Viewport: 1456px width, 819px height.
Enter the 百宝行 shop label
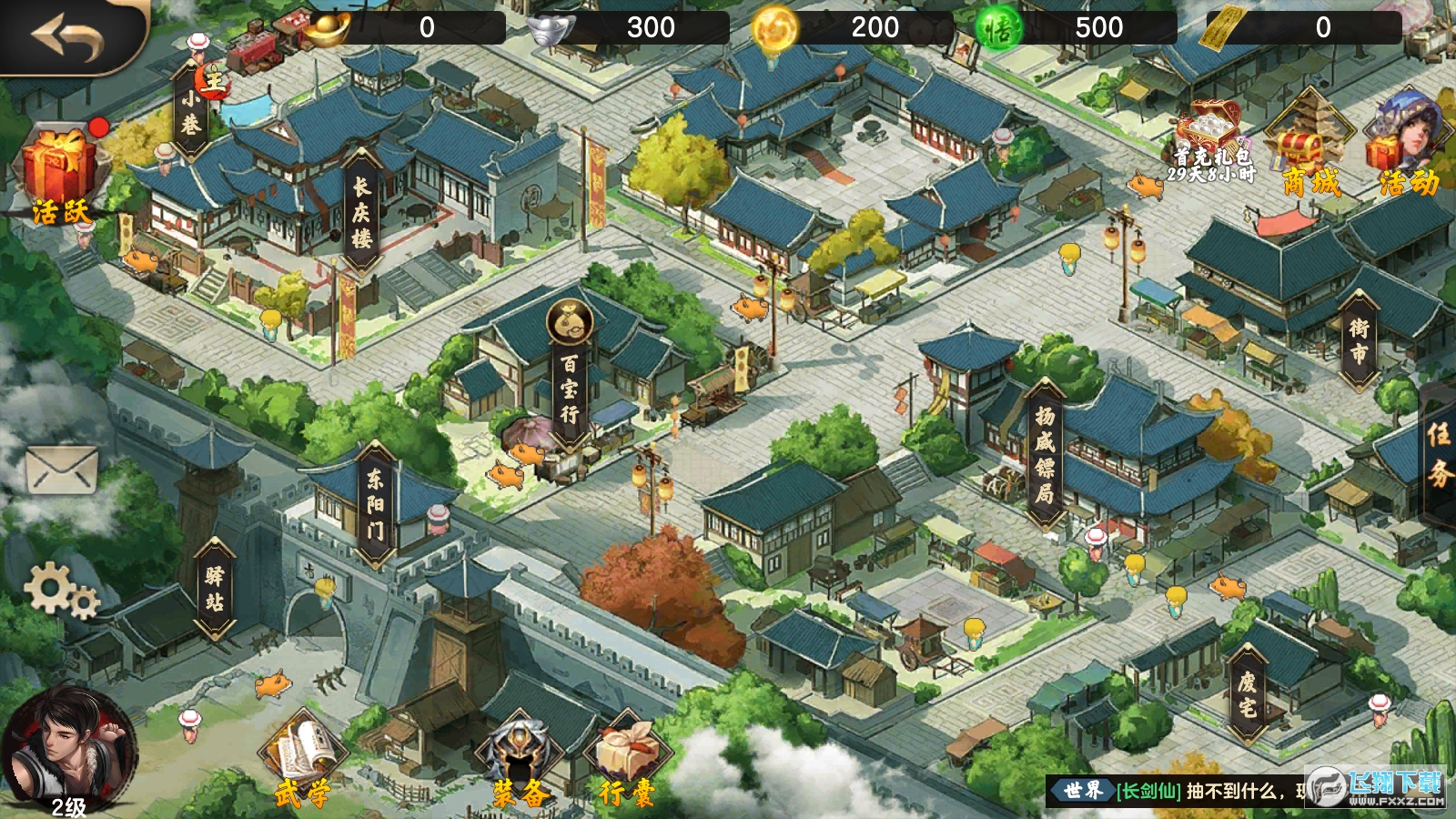point(570,389)
